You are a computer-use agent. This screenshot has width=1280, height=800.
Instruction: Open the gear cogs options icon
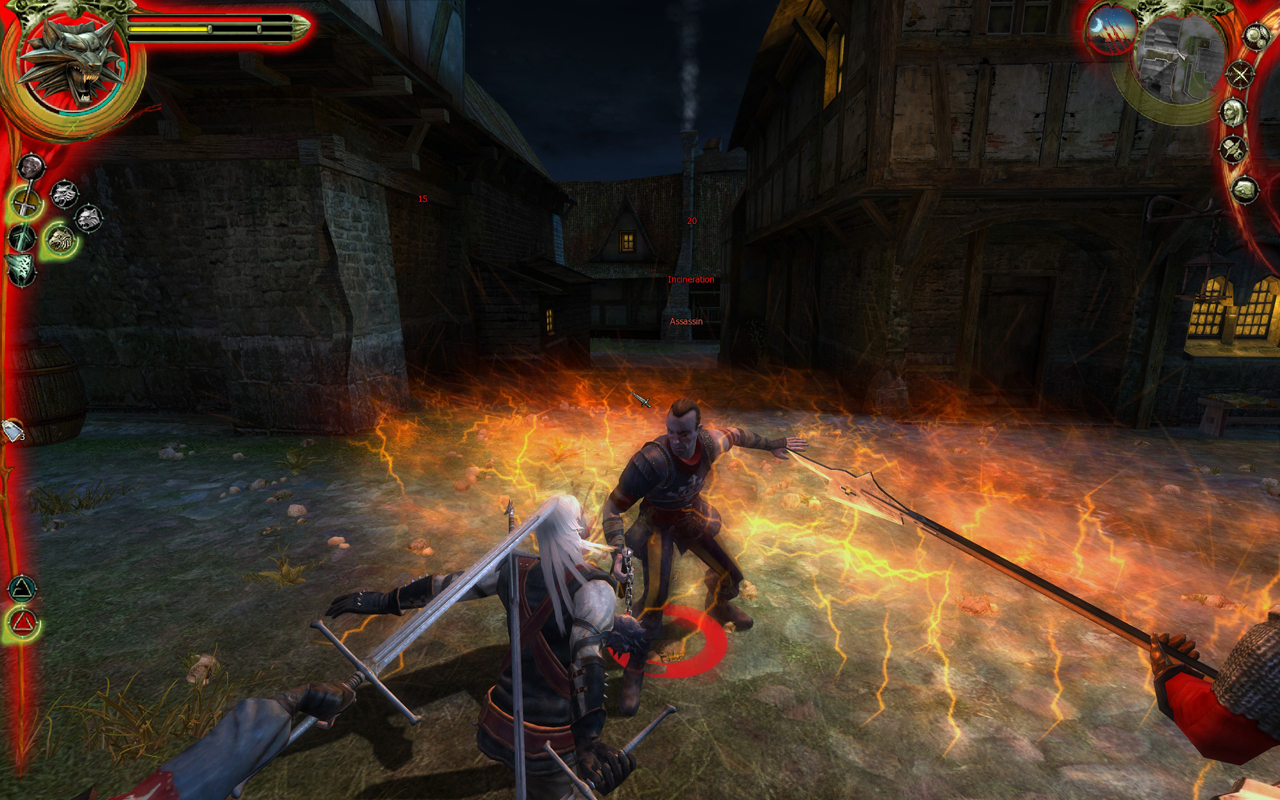1255,37
